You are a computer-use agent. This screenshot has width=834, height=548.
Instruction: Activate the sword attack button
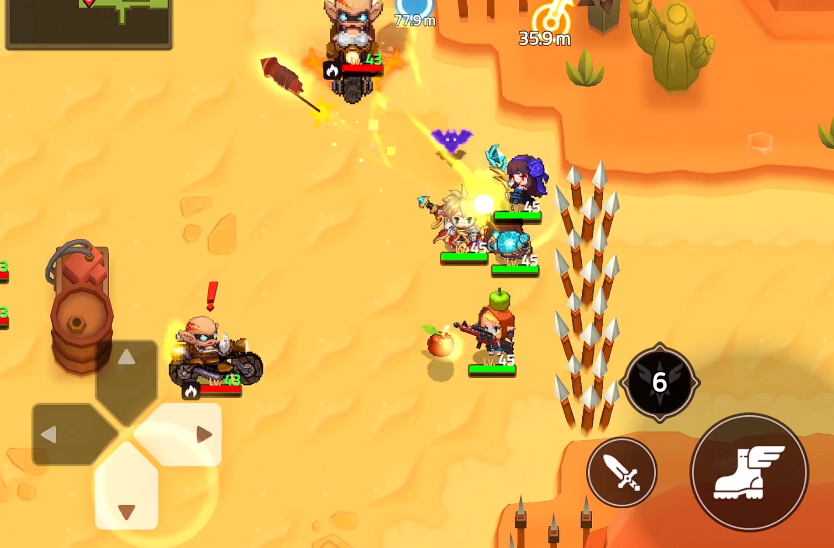(x=622, y=472)
